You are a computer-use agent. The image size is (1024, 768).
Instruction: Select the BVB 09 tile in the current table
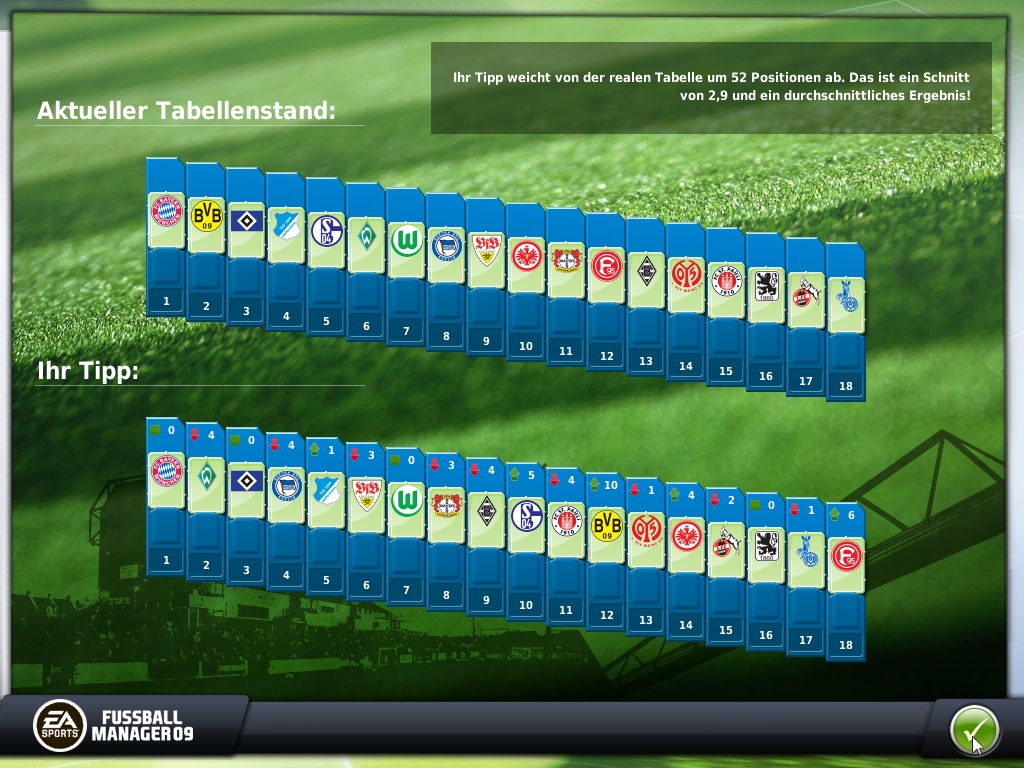coord(206,216)
